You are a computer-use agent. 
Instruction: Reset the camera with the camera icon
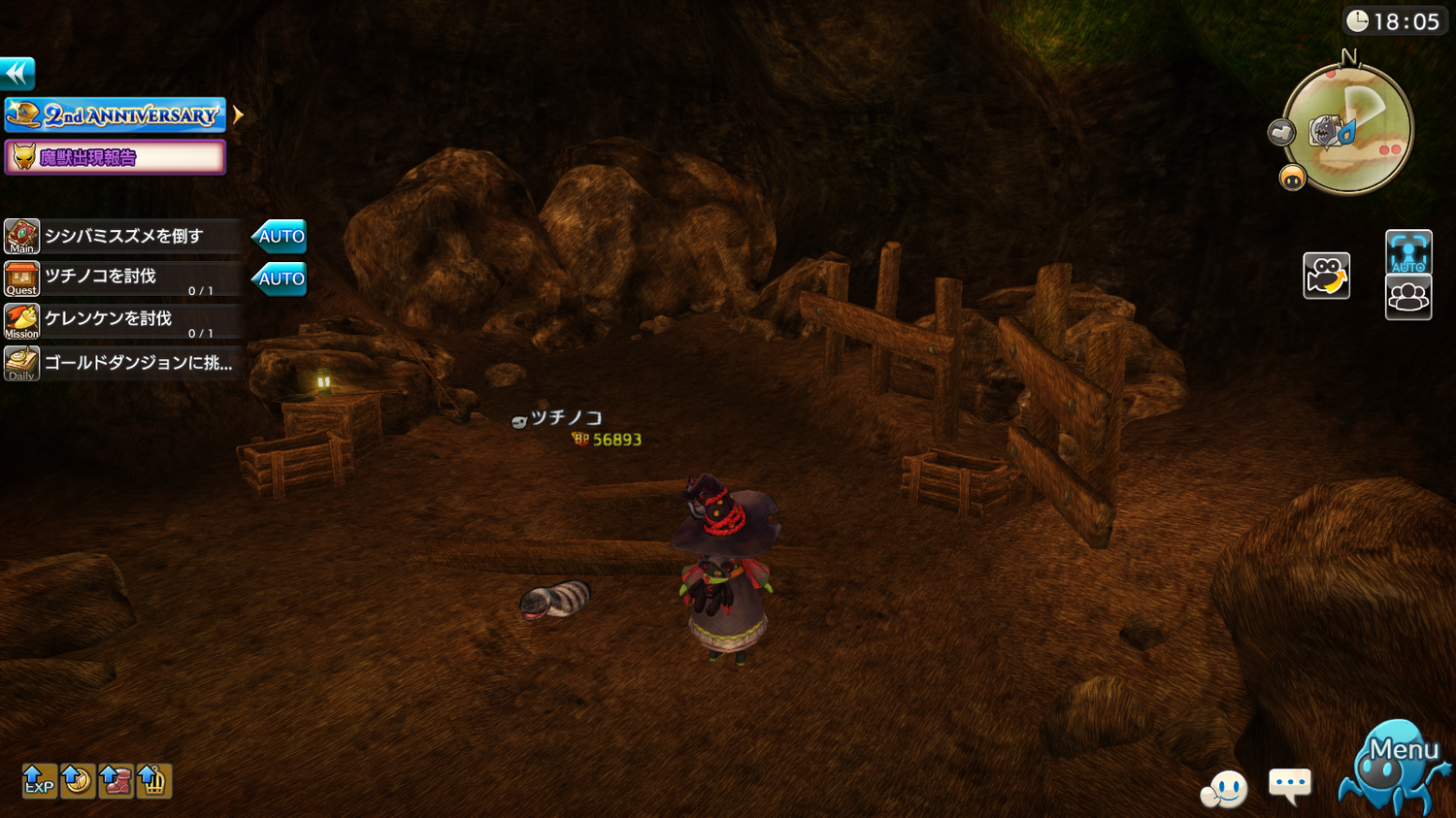click(x=1326, y=277)
